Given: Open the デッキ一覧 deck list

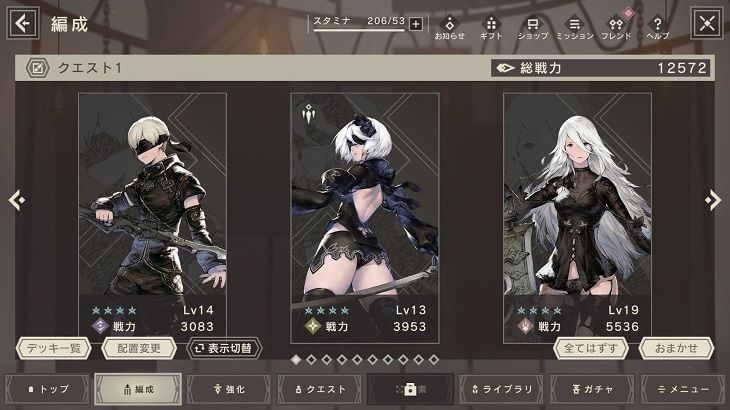Looking at the screenshot, I should (54, 348).
